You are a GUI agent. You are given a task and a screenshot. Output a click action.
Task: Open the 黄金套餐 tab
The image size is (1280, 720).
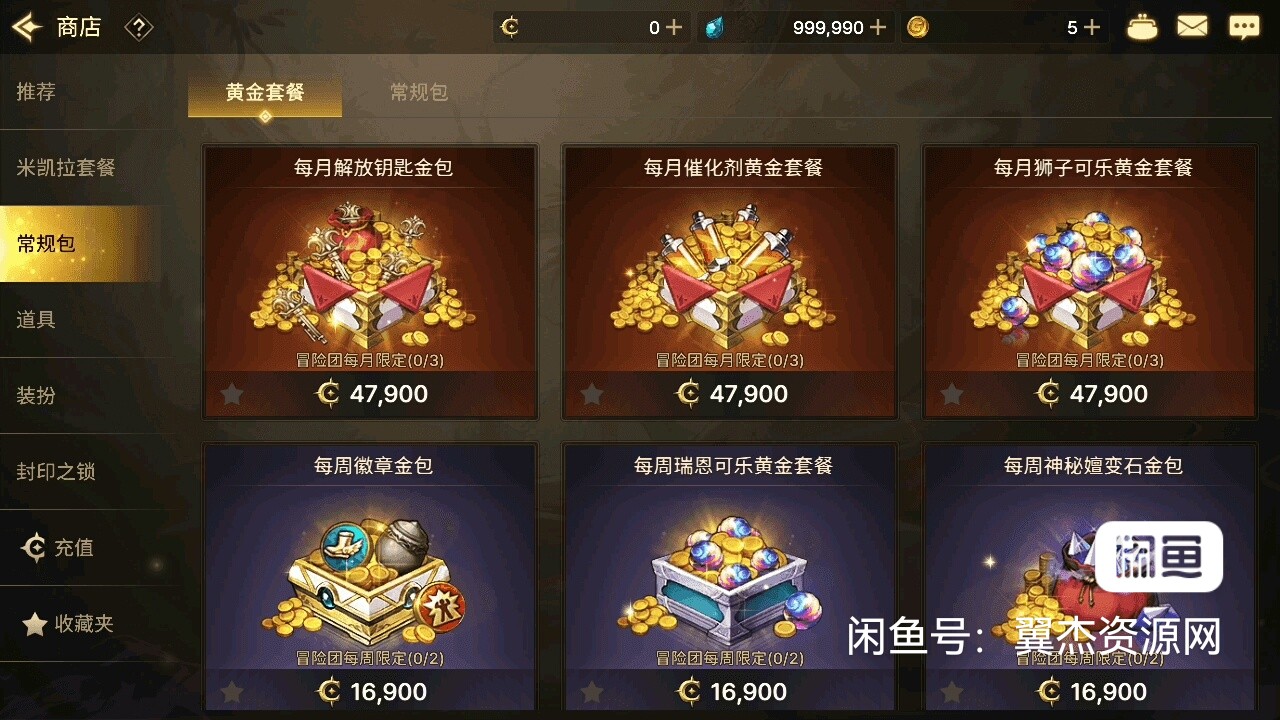[264, 91]
